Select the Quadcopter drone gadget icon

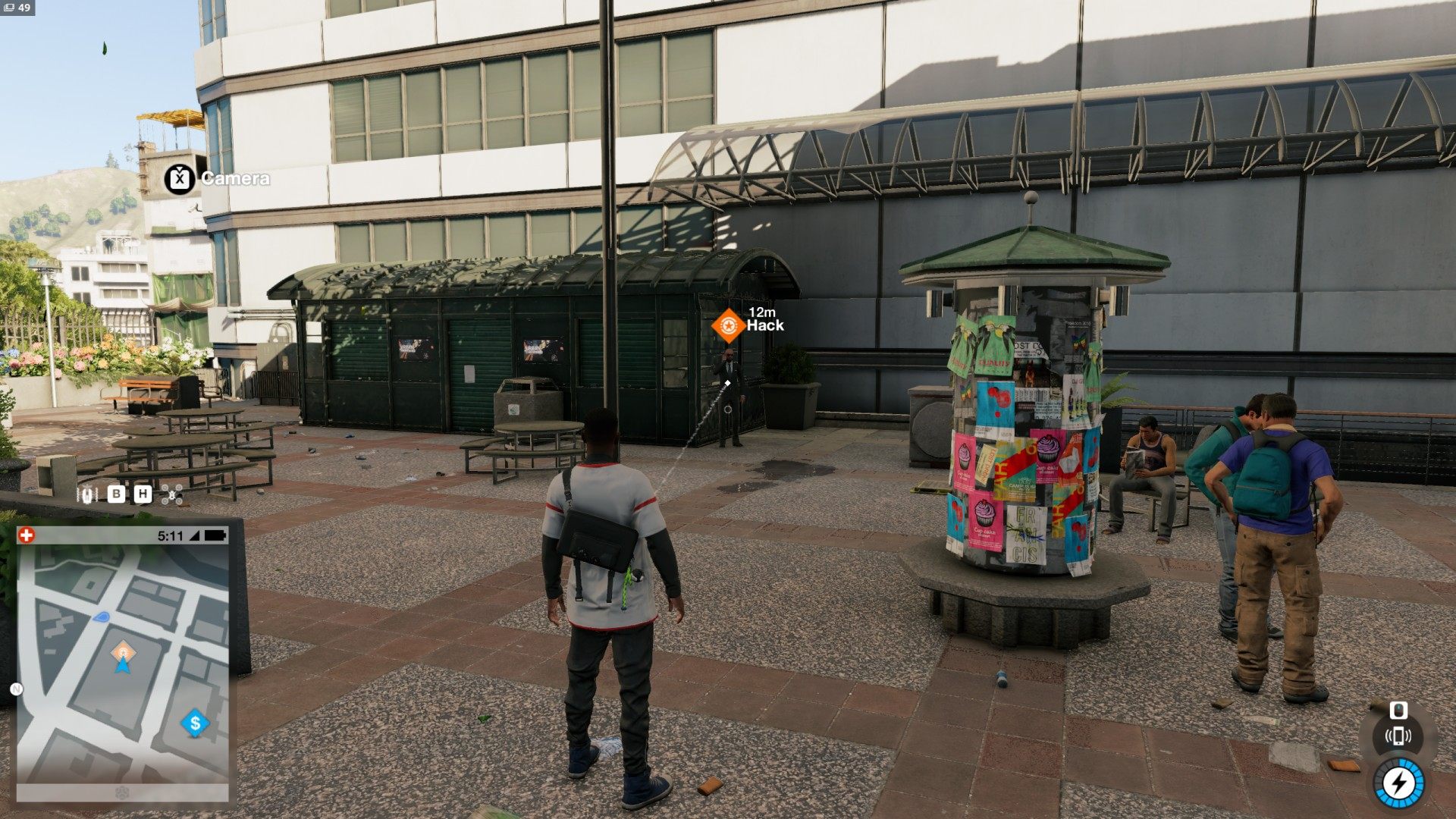tap(173, 494)
